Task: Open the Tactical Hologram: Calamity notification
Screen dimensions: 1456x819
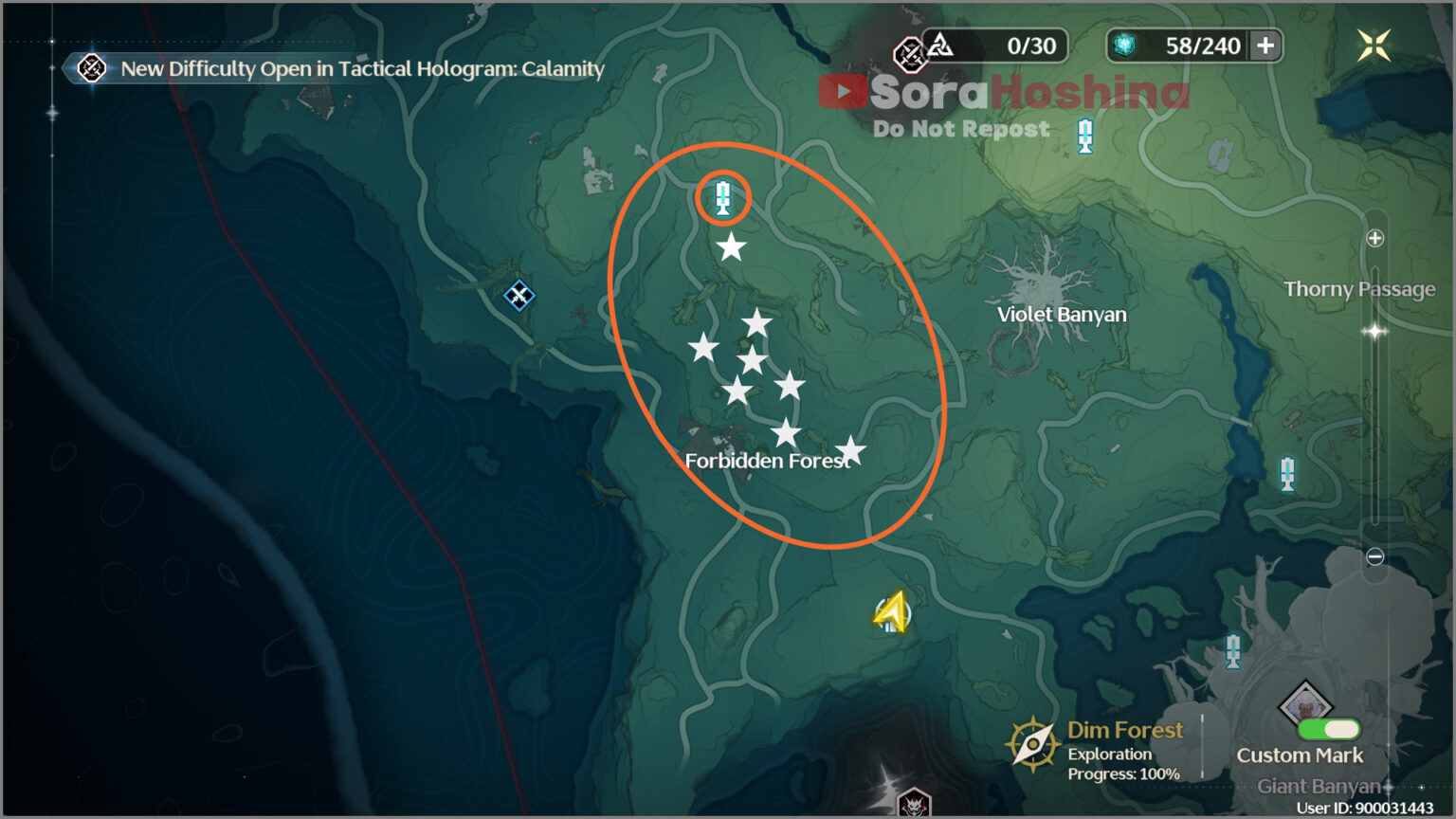Action: pos(360,68)
